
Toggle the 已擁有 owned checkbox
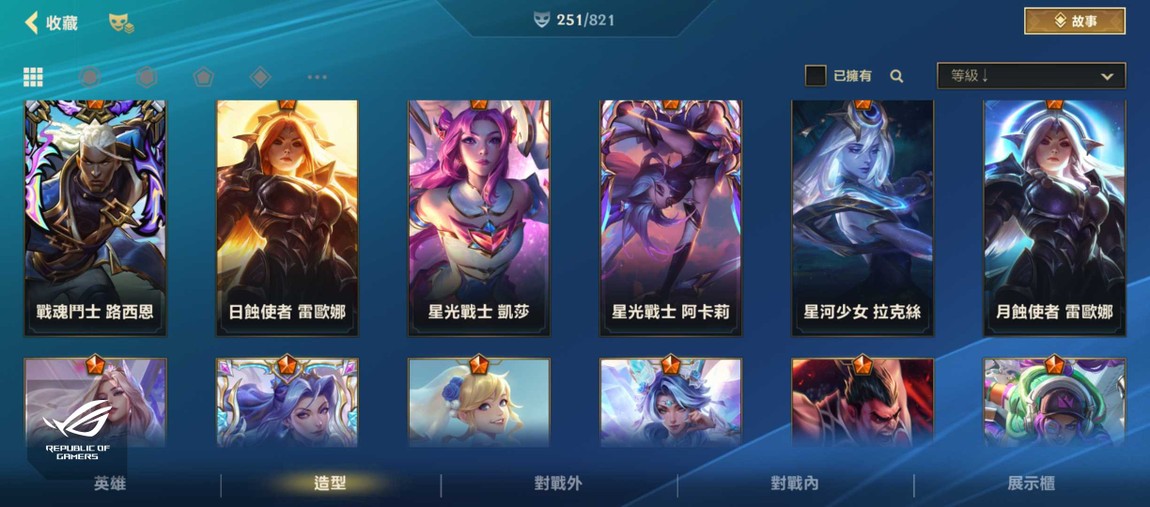click(816, 76)
